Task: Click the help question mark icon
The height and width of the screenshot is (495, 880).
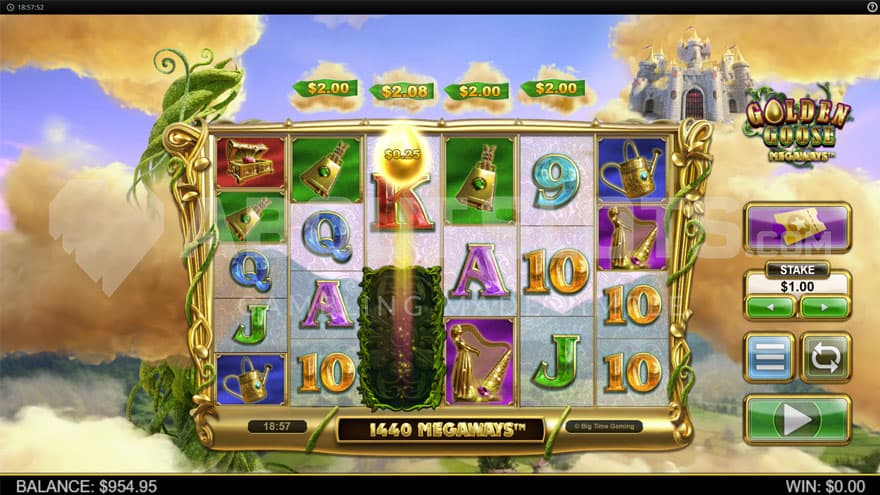Action: point(871,6)
